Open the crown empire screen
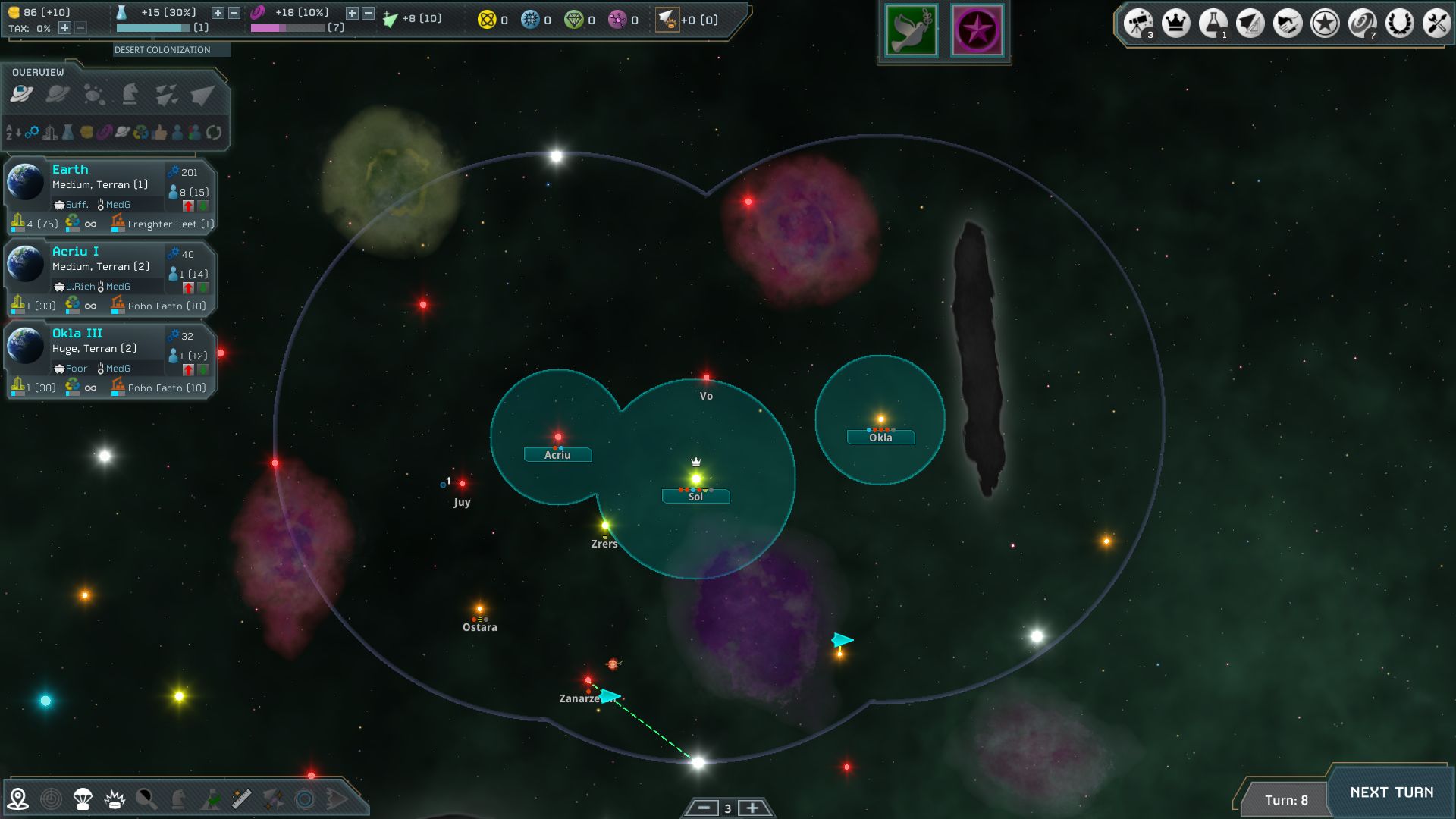 [x=1175, y=24]
